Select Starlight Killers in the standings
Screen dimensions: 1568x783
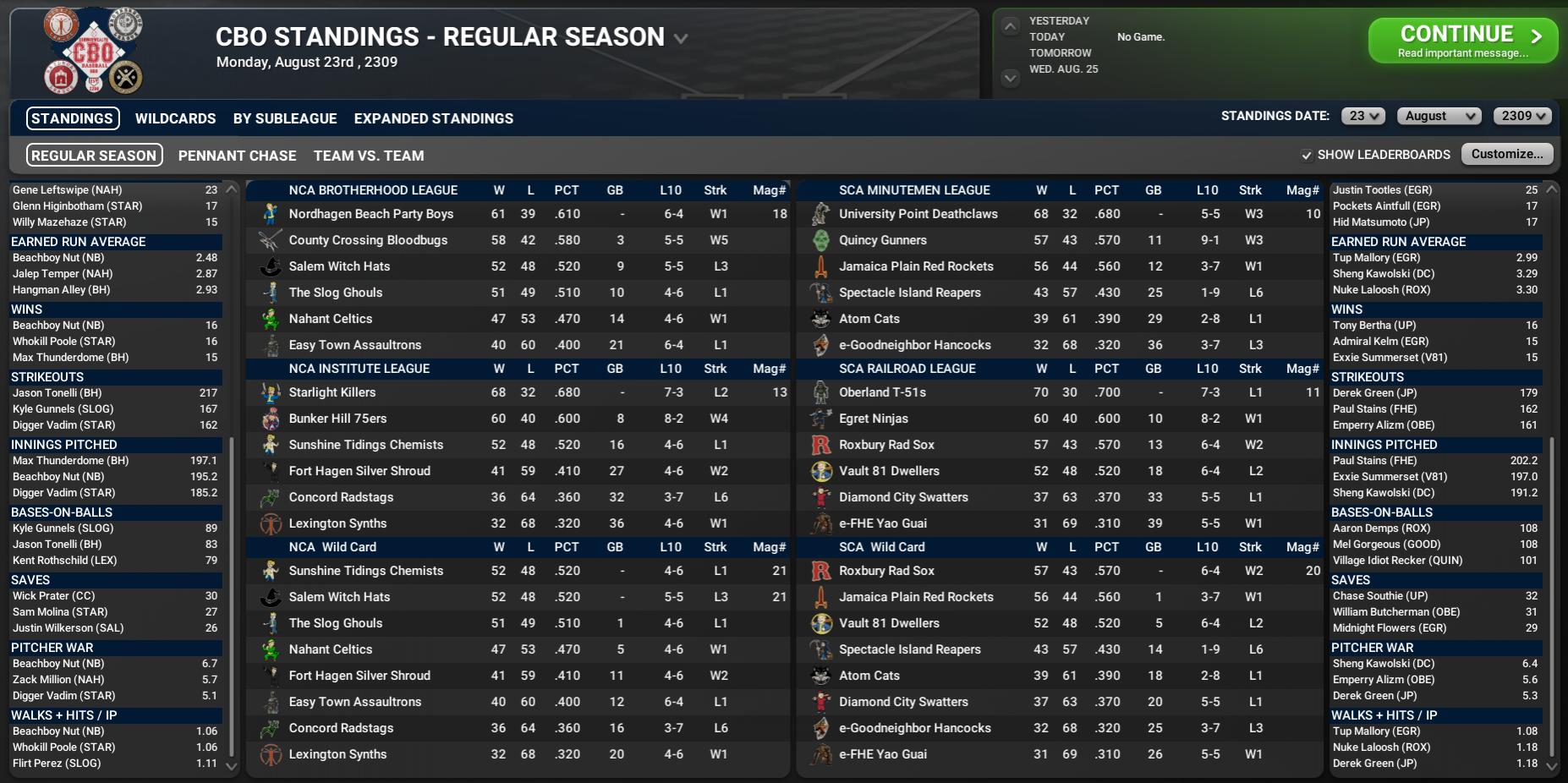(x=332, y=392)
